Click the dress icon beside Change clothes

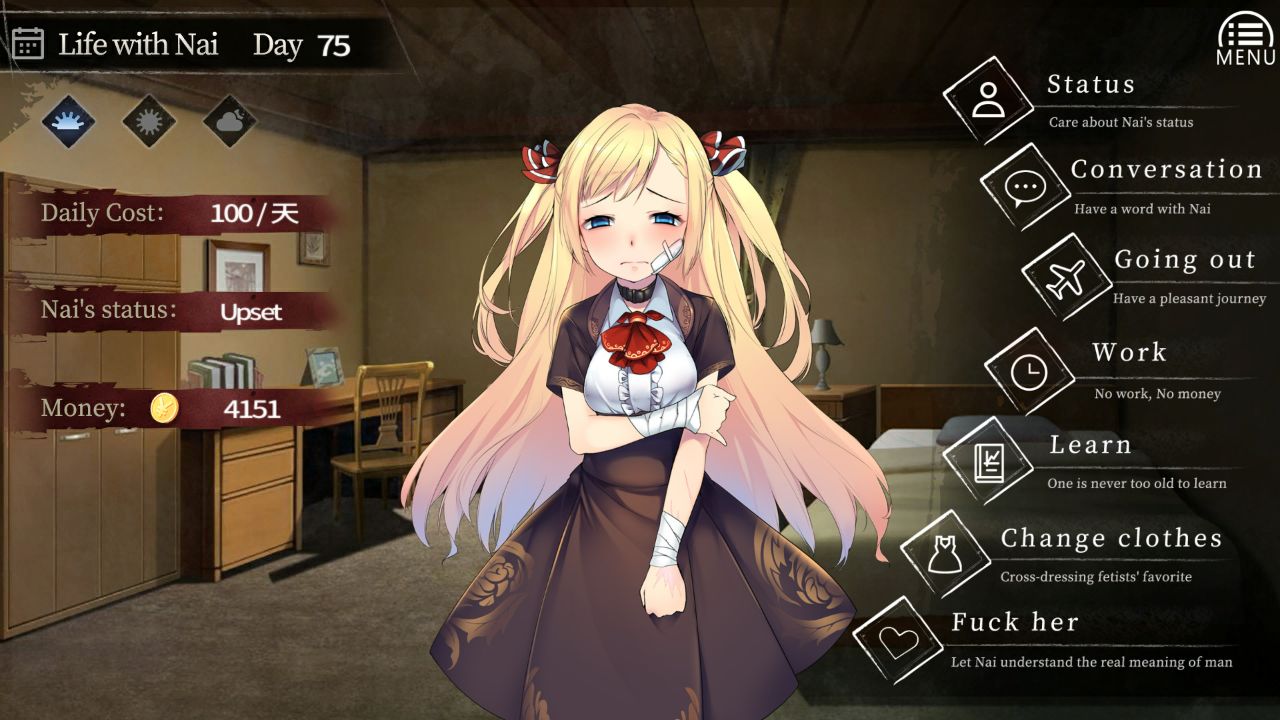[945, 556]
